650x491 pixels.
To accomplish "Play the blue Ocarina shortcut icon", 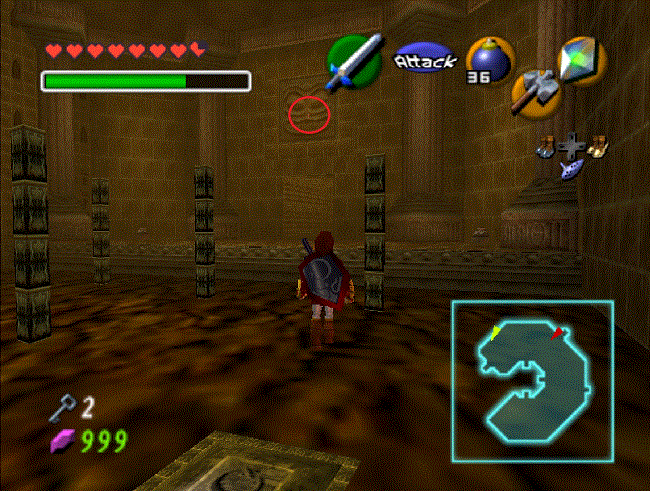I will pyautogui.click(x=572, y=171).
